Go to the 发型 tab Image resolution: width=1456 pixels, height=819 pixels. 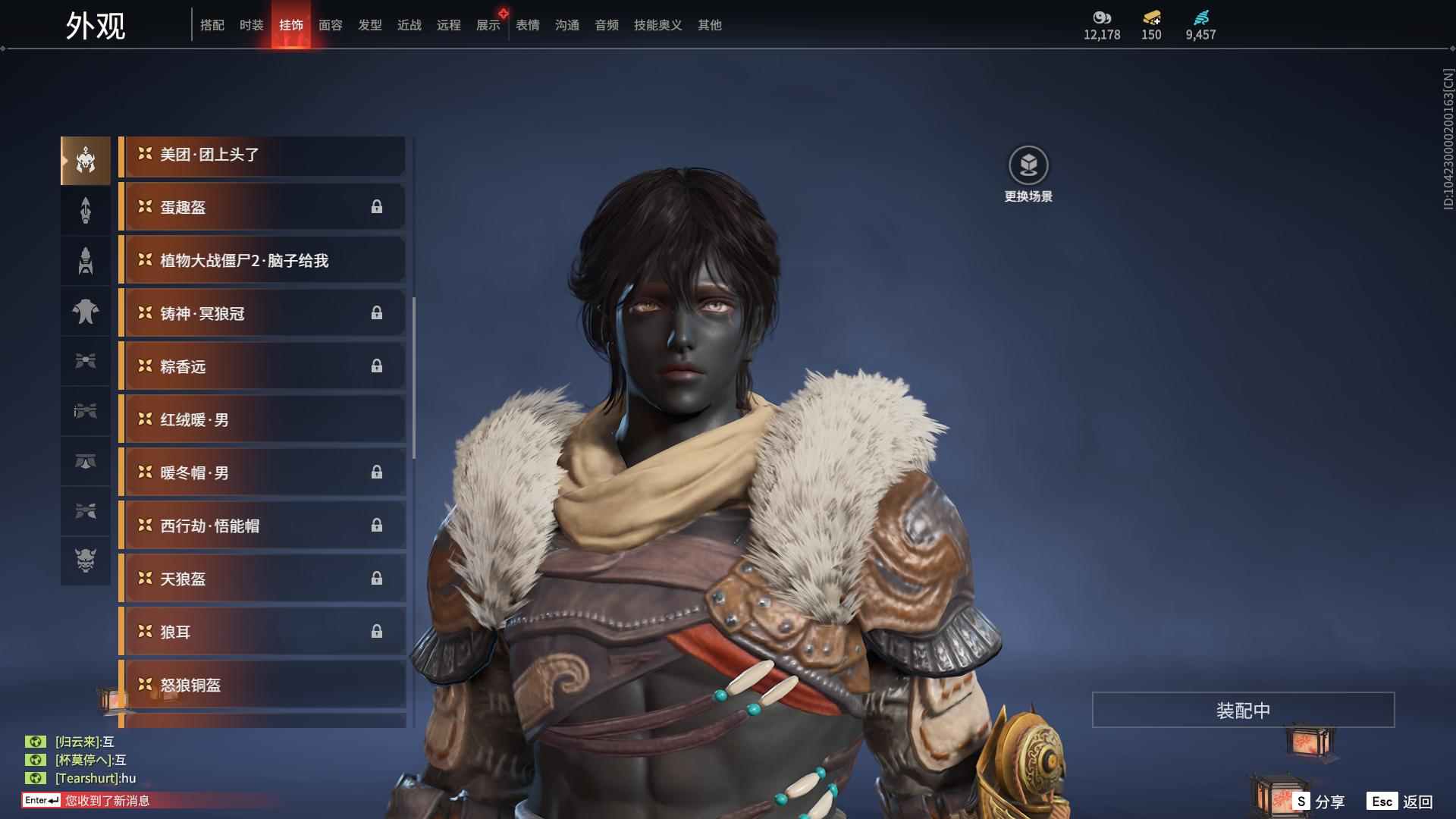pyautogui.click(x=369, y=25)
